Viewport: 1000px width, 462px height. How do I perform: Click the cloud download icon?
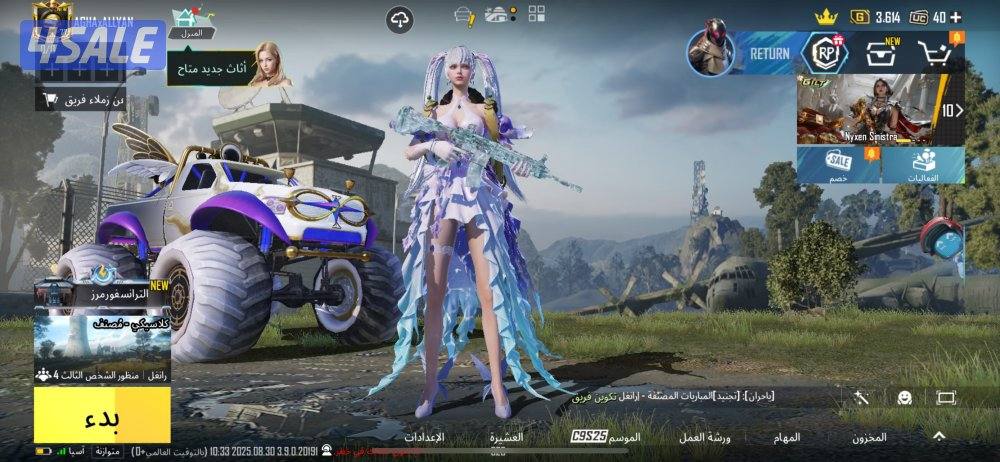click(400, 18)
